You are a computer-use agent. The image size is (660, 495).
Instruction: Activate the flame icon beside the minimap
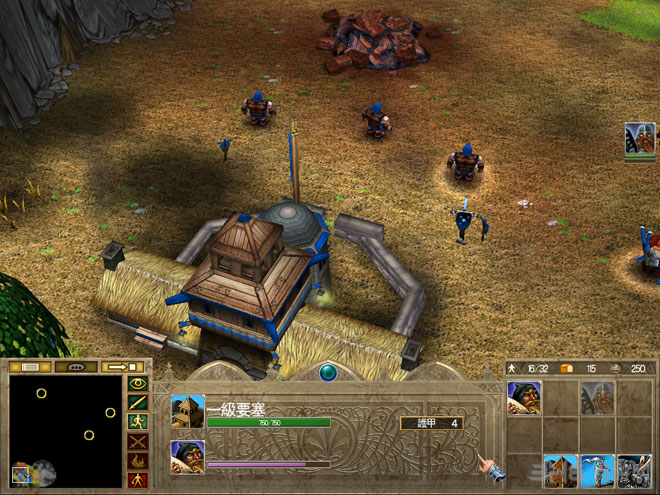click(138, 461)
